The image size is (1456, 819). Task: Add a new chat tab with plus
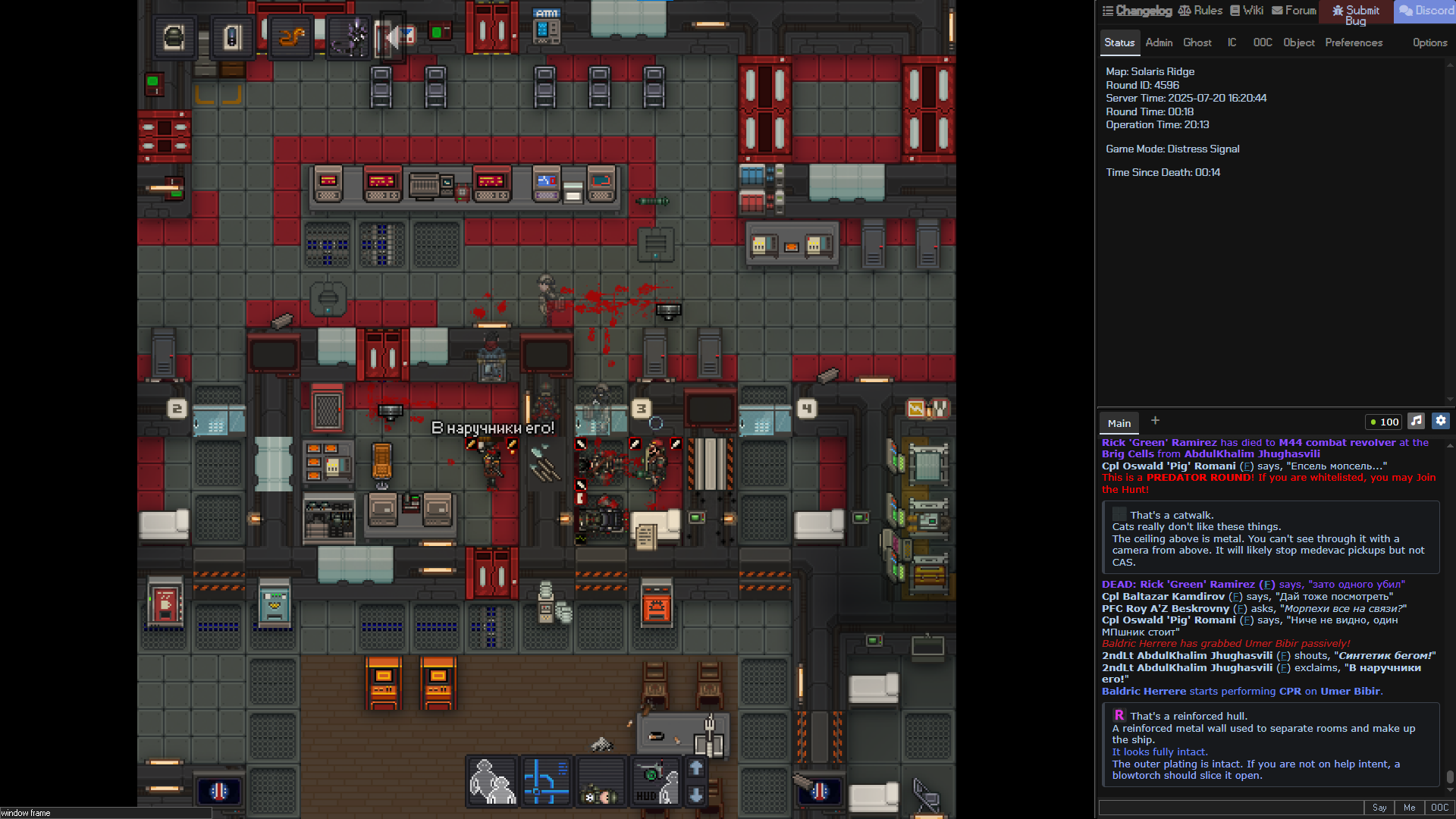tap(1155, 421)
